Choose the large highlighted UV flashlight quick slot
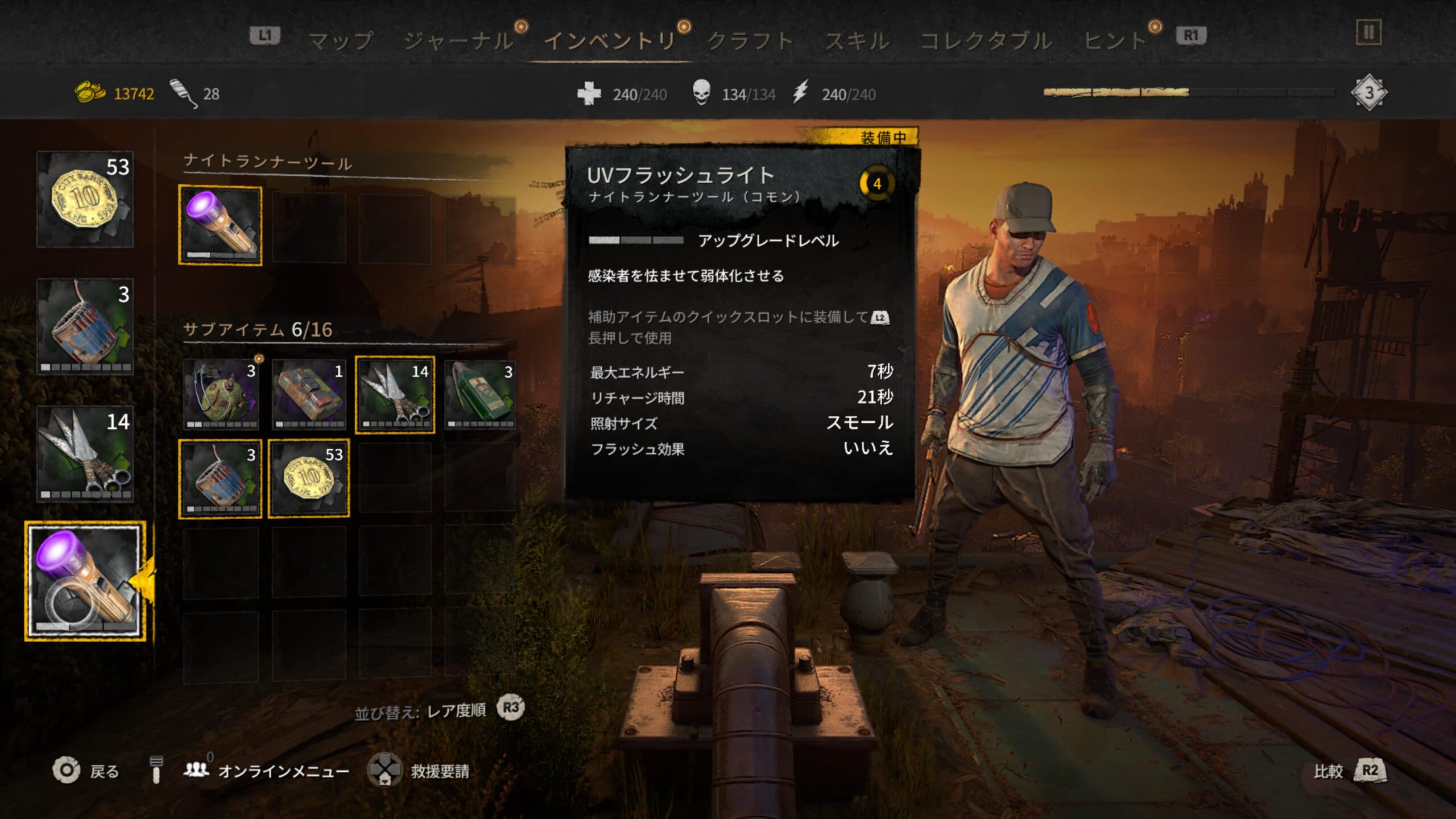The image size is (1456, 819). coord(85,581)
